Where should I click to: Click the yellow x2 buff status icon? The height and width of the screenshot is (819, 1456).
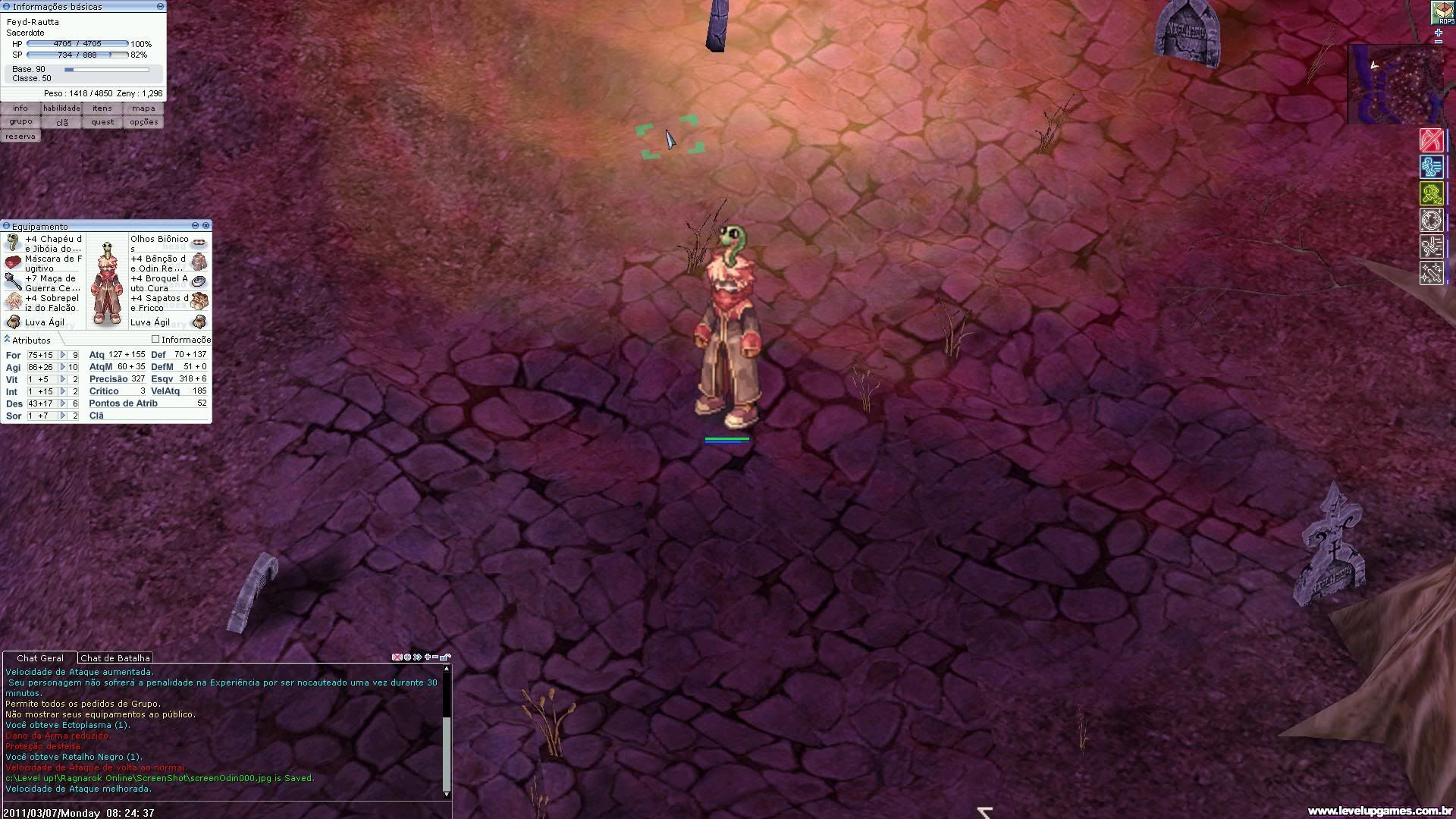coord(1432,194)
